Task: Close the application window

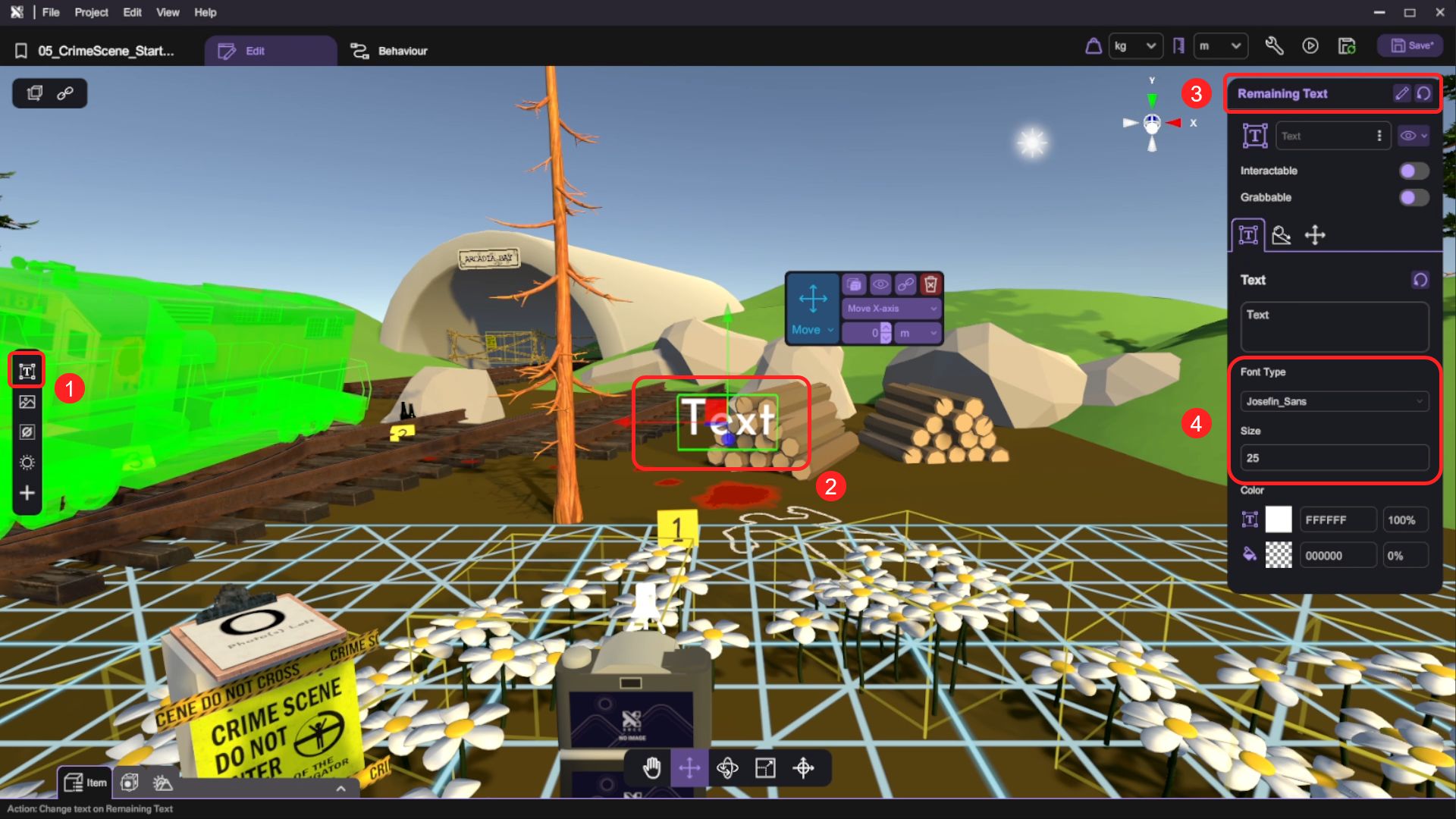Action: (x=1440, y=12)
